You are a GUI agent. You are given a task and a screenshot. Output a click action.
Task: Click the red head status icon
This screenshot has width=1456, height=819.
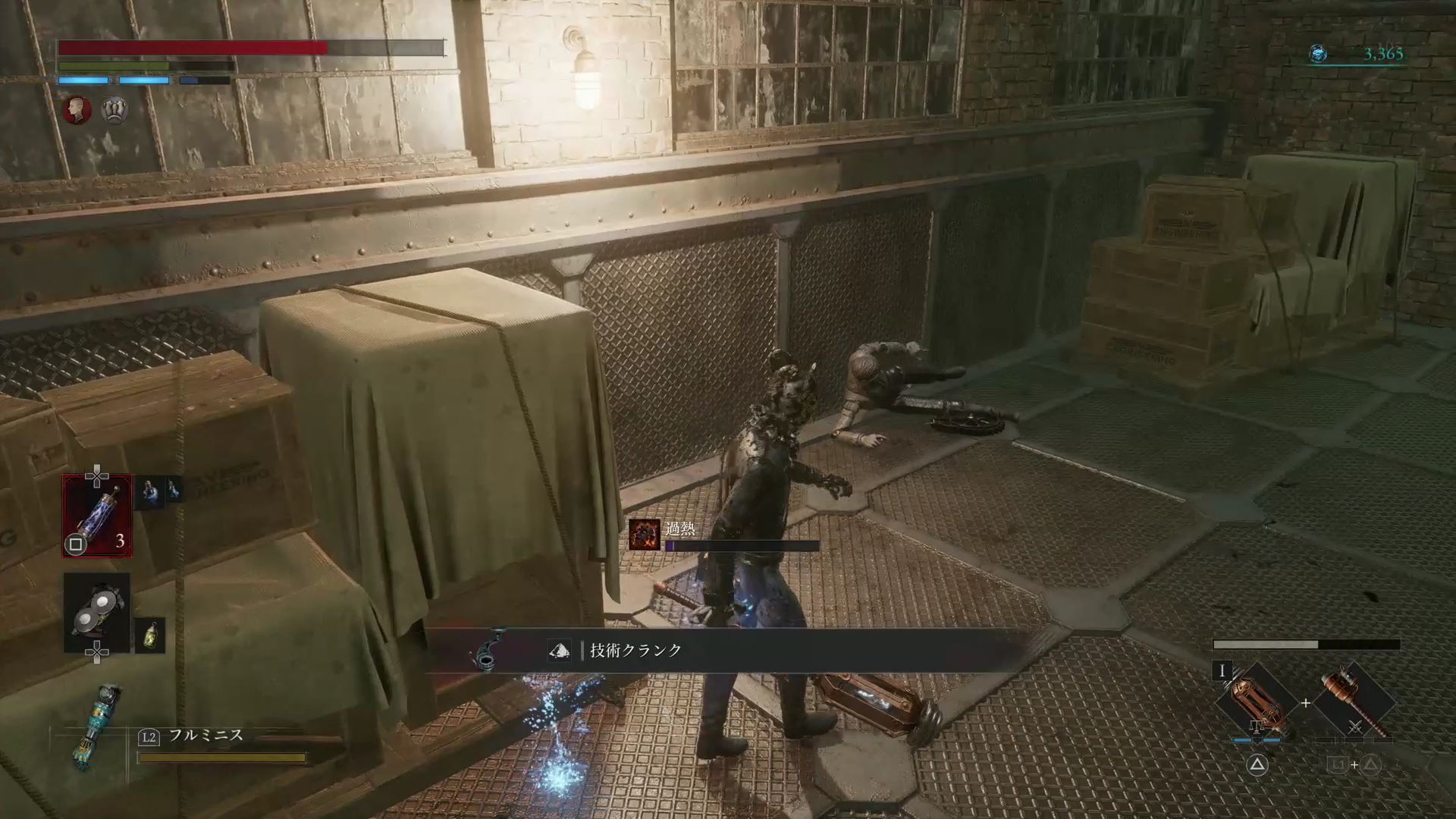pos(77,110)
